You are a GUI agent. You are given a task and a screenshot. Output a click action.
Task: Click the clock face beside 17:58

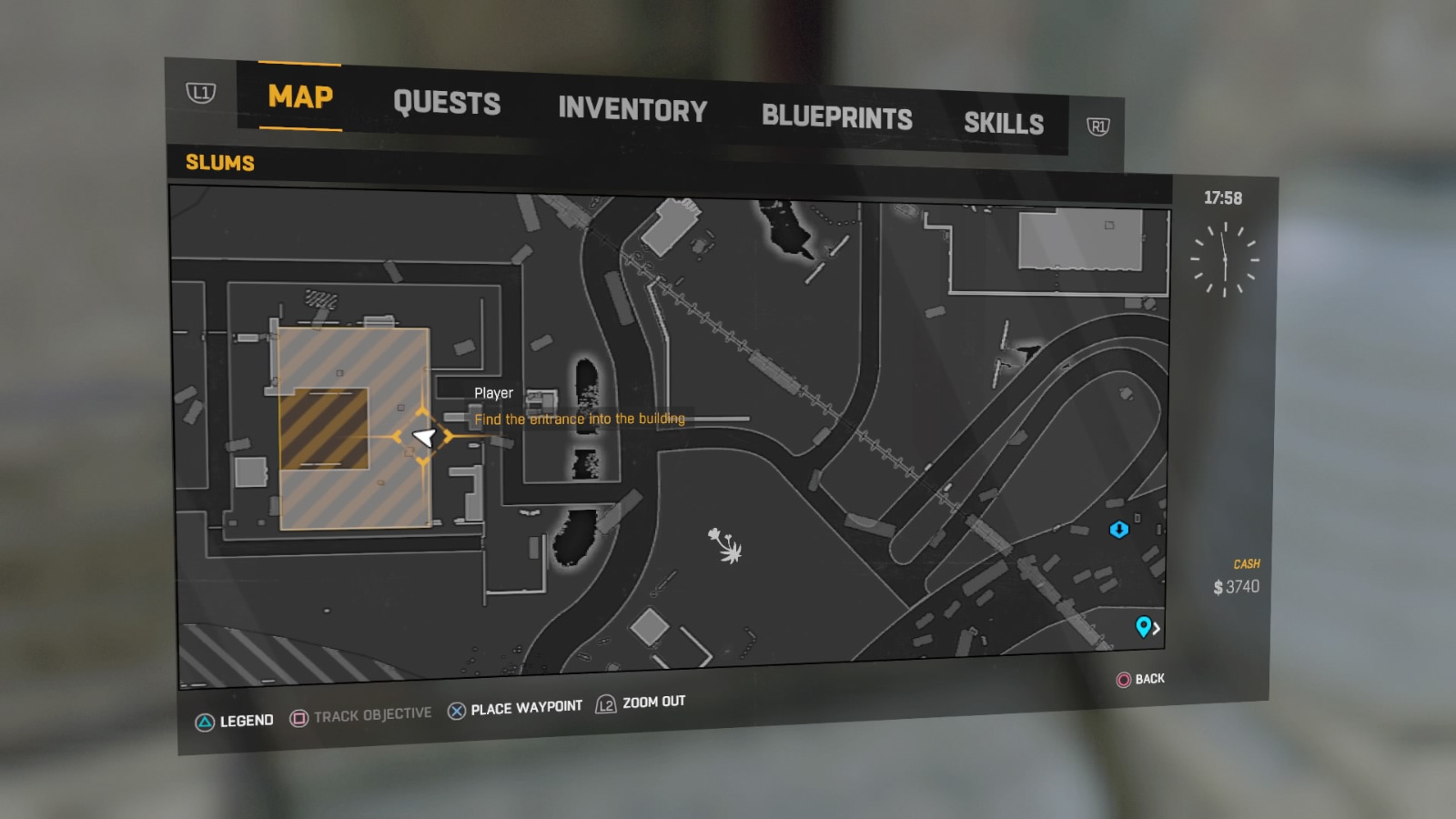click(1227, 259)
